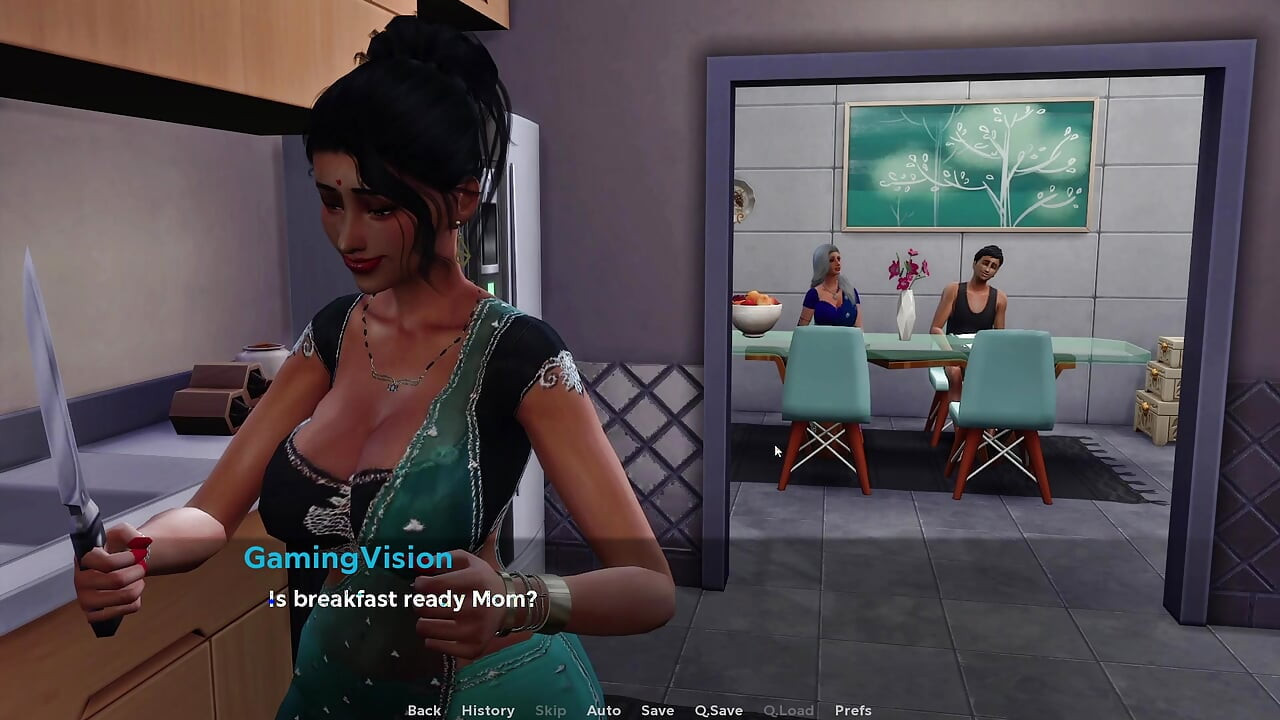This screenshot has height=720, width=1280.
Task: Enable Skip mode
Action: 550,710
